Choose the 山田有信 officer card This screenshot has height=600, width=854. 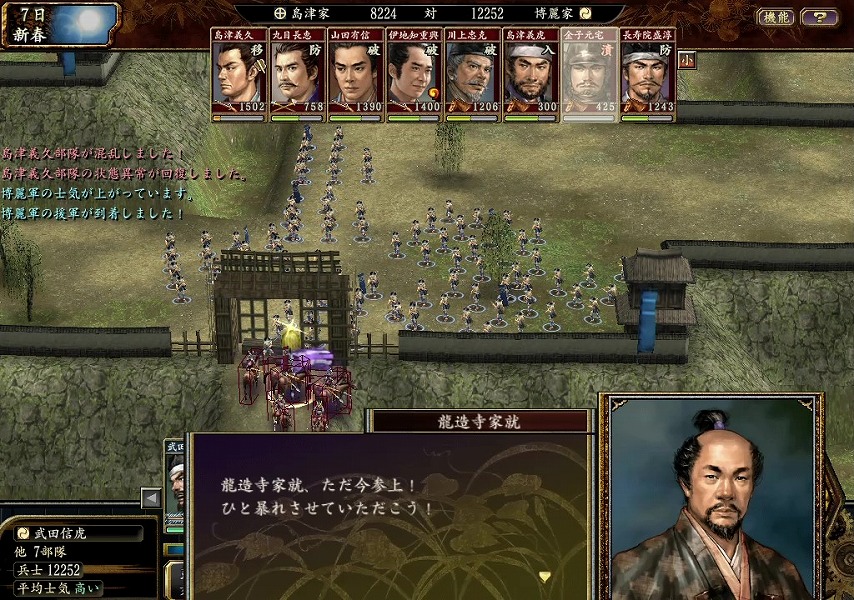click(355, 76)
